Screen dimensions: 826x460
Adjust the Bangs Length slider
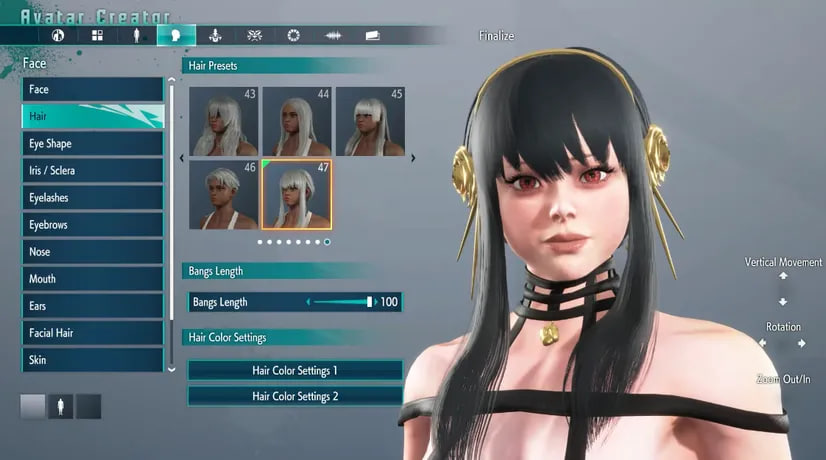click(x=340, y=301)
